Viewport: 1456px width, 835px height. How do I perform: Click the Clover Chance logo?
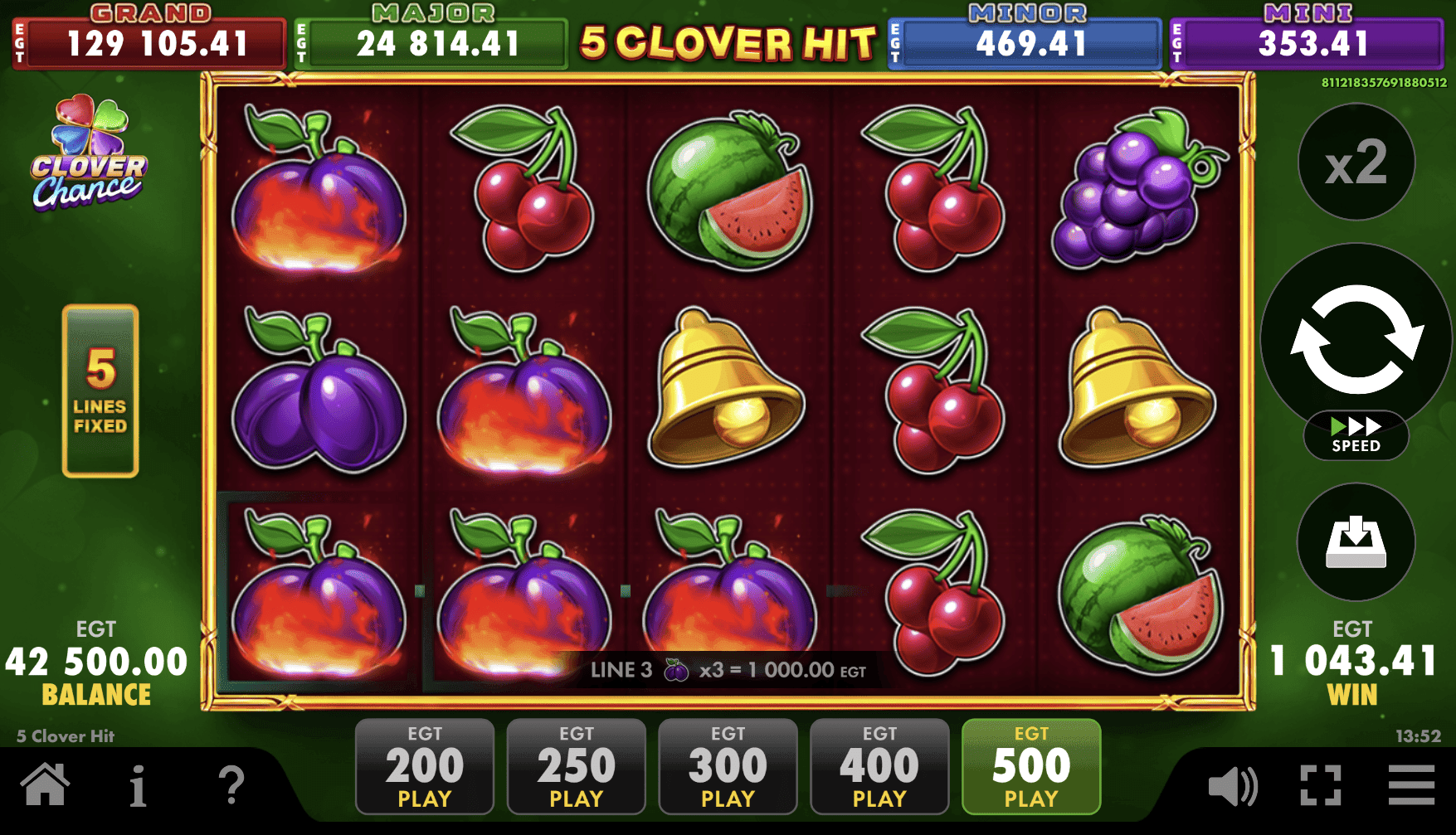click(85, 160)
